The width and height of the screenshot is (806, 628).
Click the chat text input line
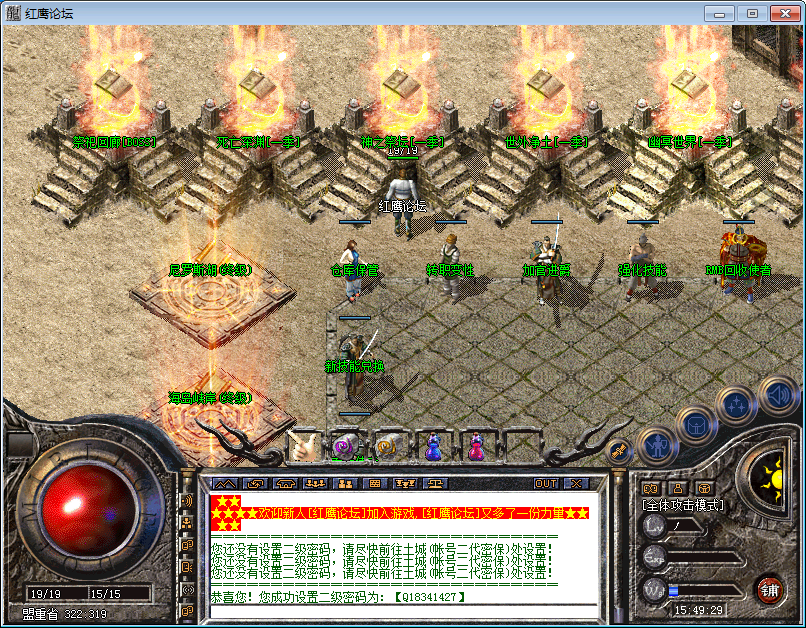(x=400, y=612)
